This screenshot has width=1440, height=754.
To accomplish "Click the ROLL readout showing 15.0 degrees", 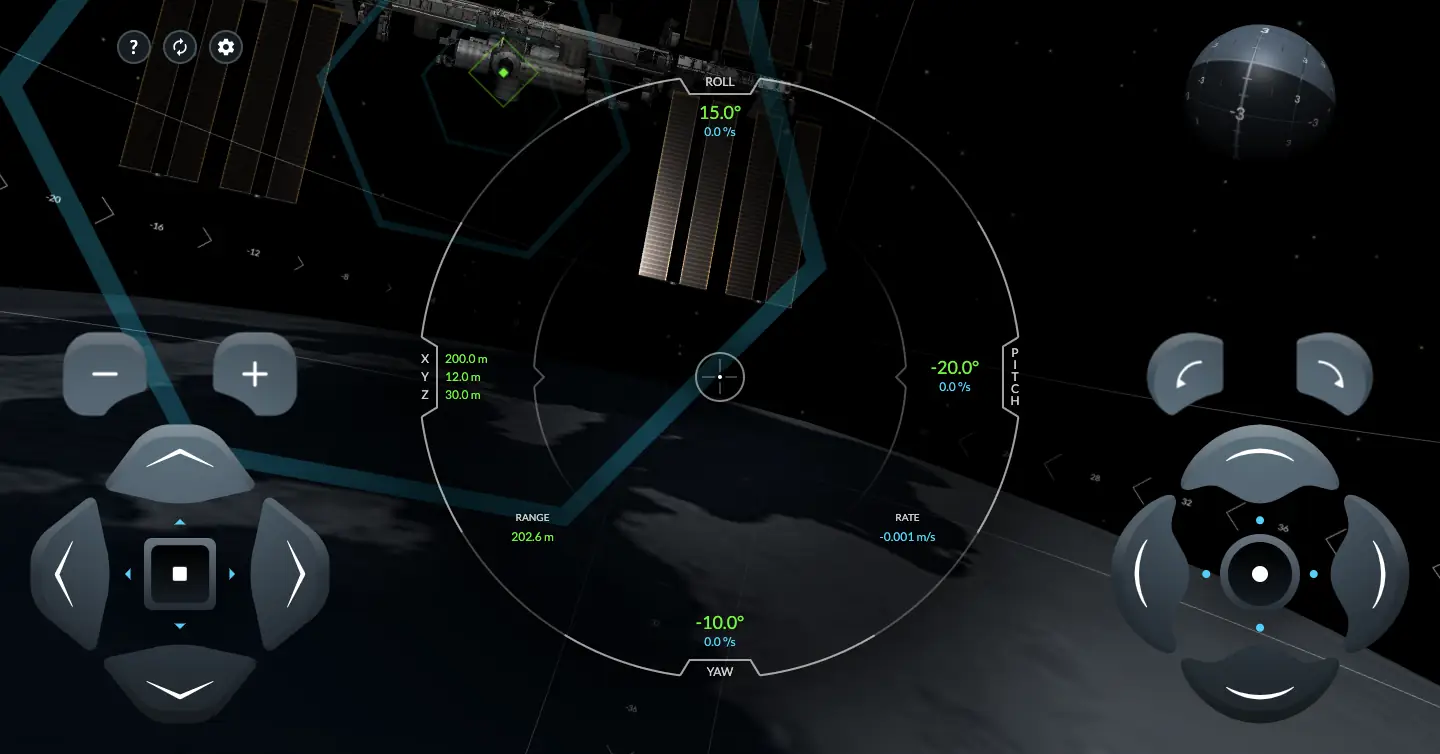I will pyautogui.click(x=720, y=113).
